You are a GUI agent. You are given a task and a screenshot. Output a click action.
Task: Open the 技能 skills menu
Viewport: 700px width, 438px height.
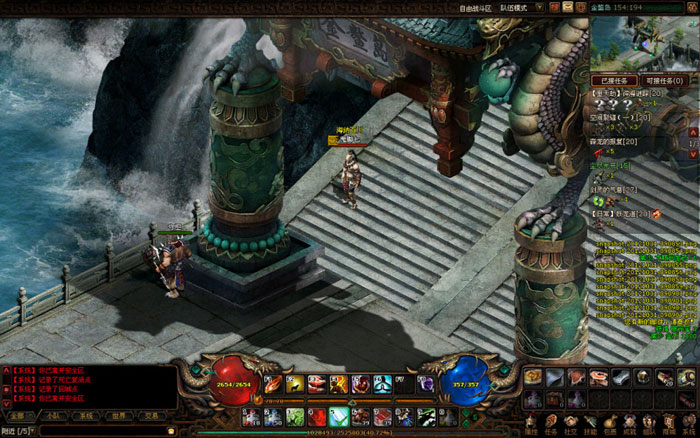coord(590,426)
